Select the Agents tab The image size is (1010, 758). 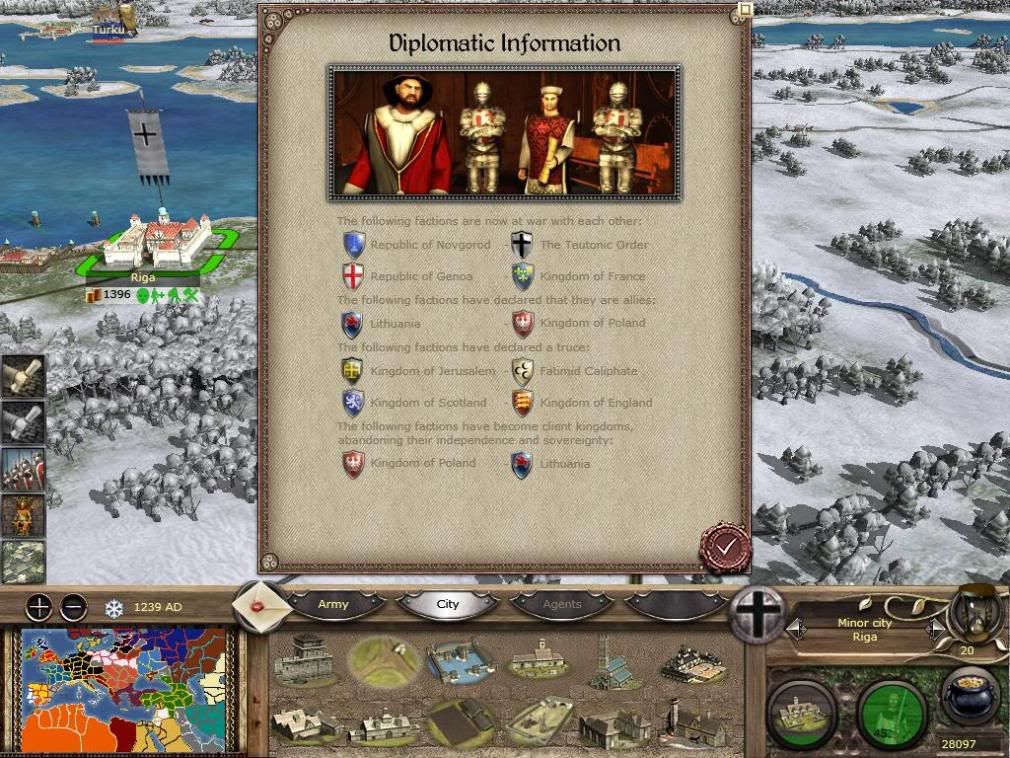pos(561,604)
